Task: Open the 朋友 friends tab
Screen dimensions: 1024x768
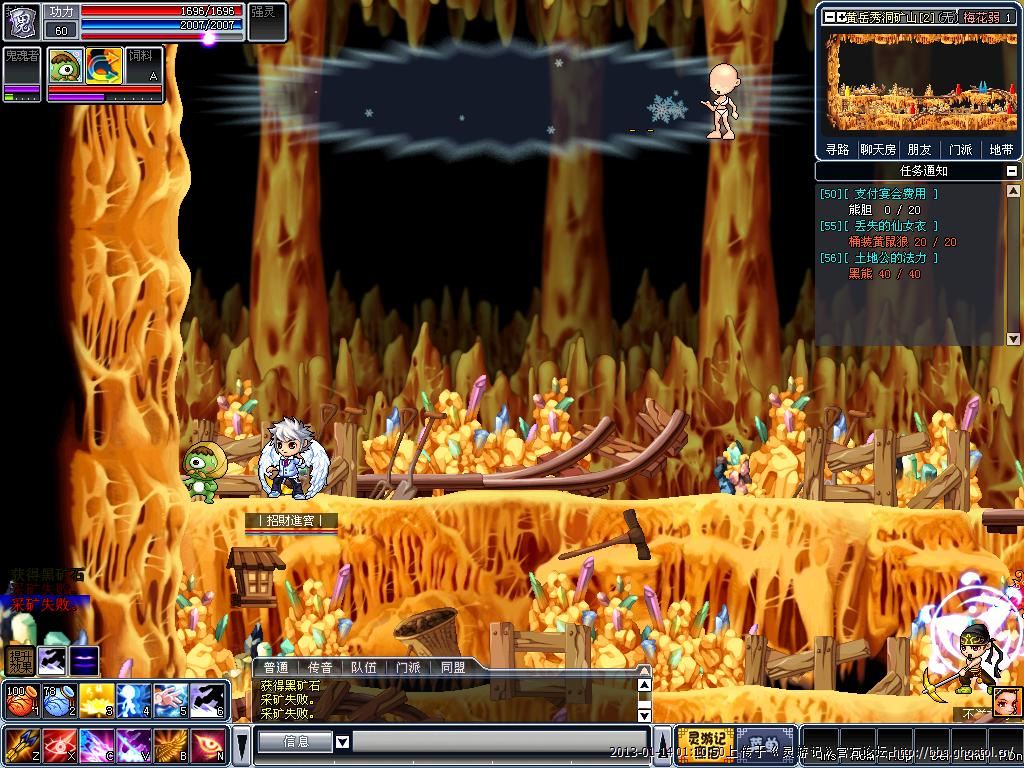Action: click(919, 150)
